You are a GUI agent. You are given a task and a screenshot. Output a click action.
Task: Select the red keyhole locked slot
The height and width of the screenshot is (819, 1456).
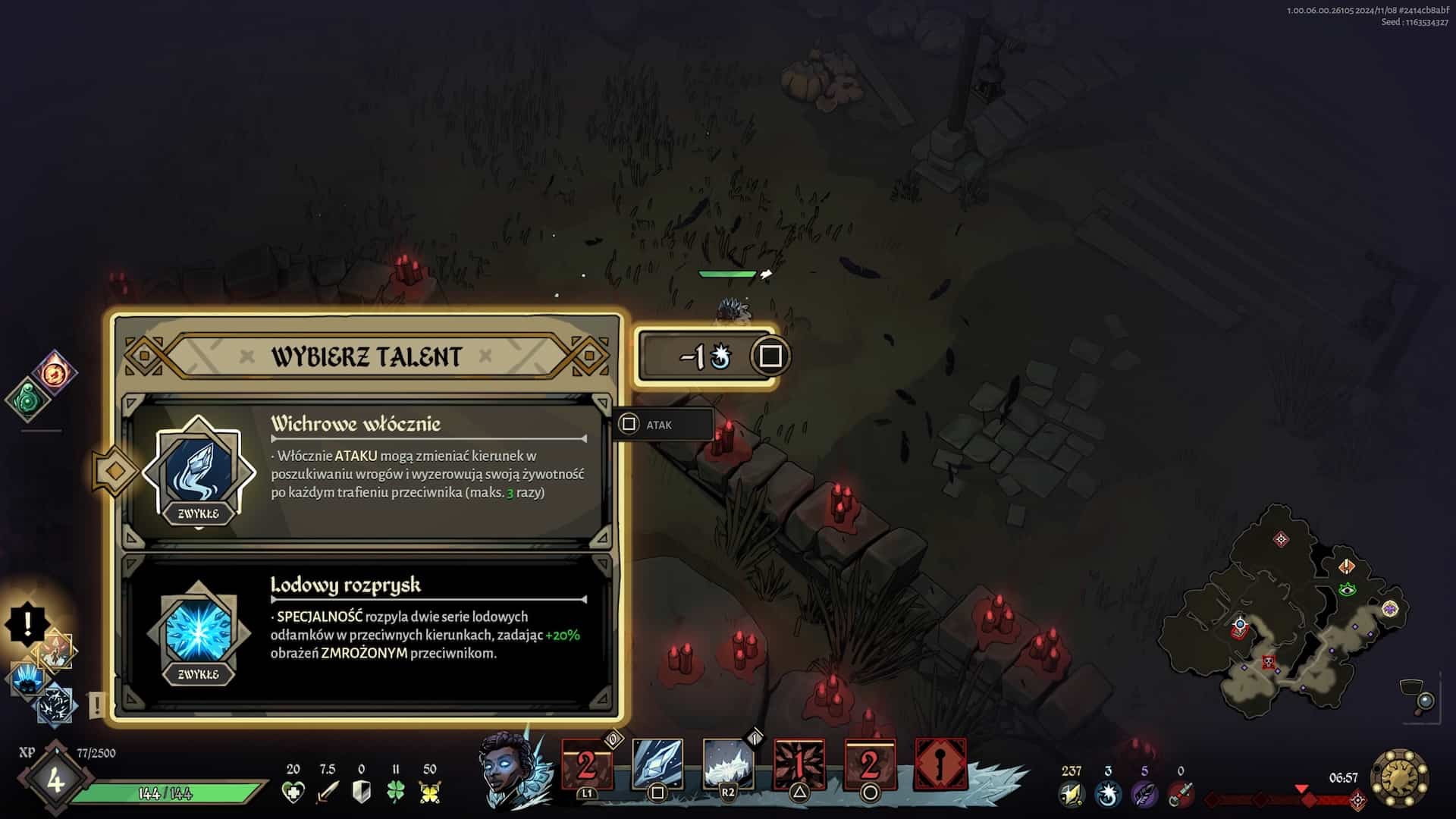pyautogui.click(x=940, y=764)
